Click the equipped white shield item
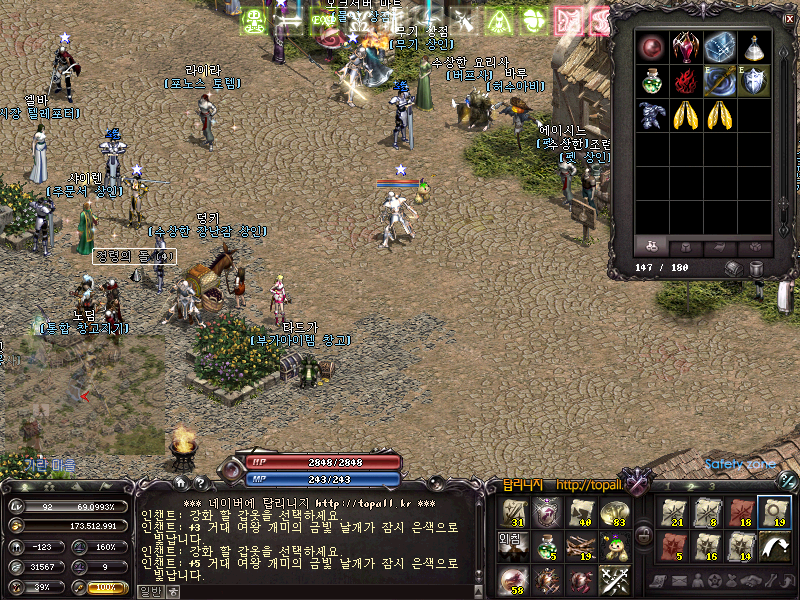 point(753,81)
